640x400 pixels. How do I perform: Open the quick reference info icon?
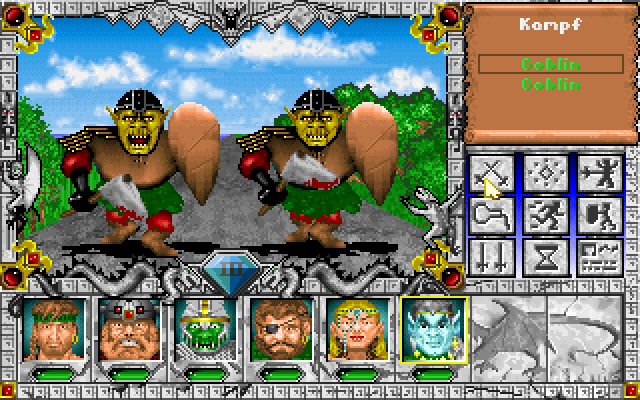(597, 257)
